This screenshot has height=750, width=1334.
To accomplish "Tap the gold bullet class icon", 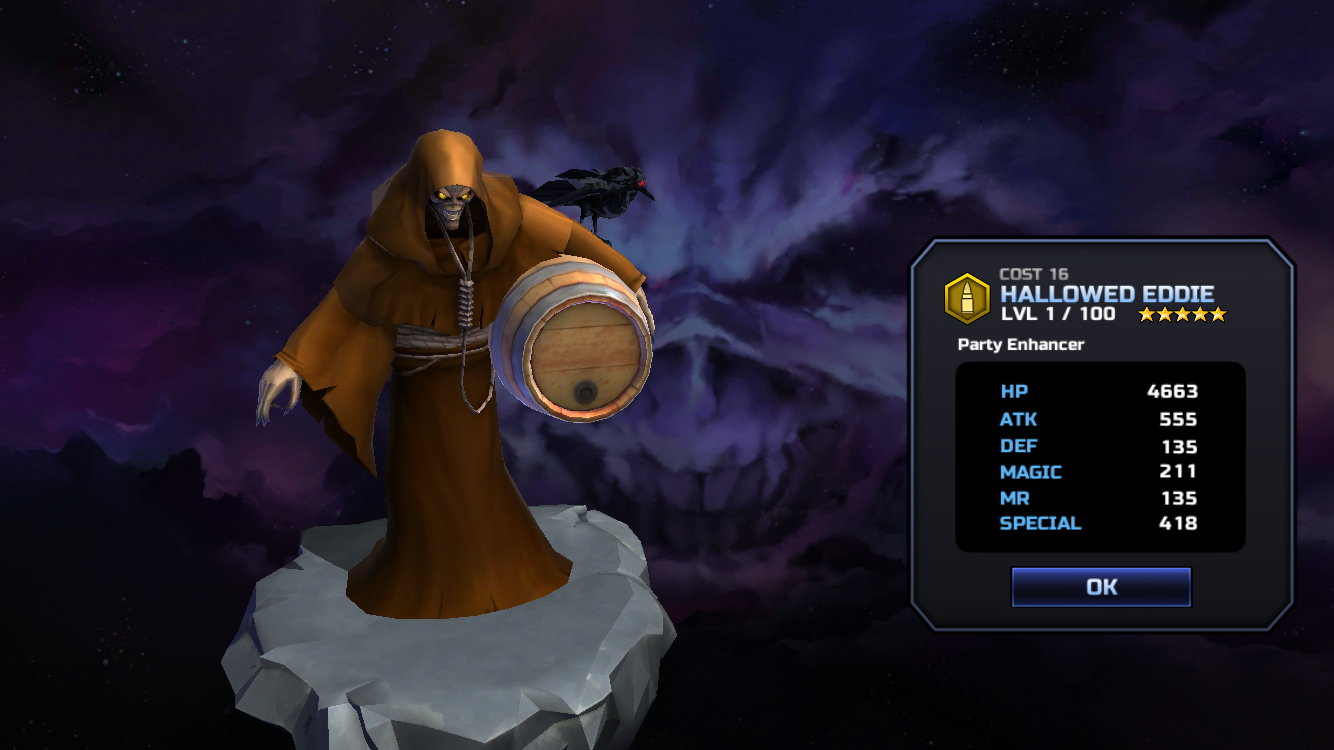I will [x=967, y=298].
